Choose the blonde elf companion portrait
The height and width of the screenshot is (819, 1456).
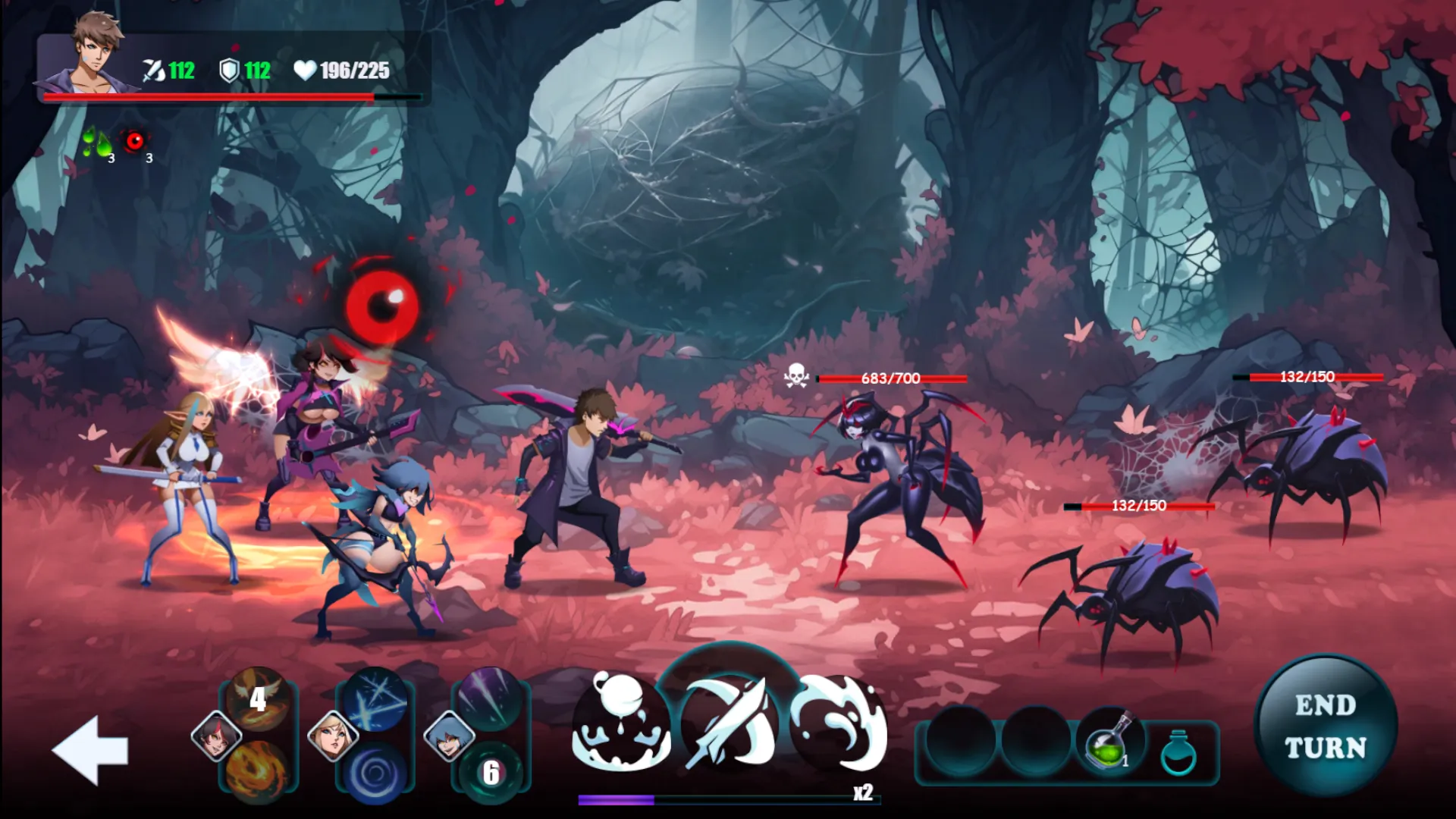click(x=333, y=736)
